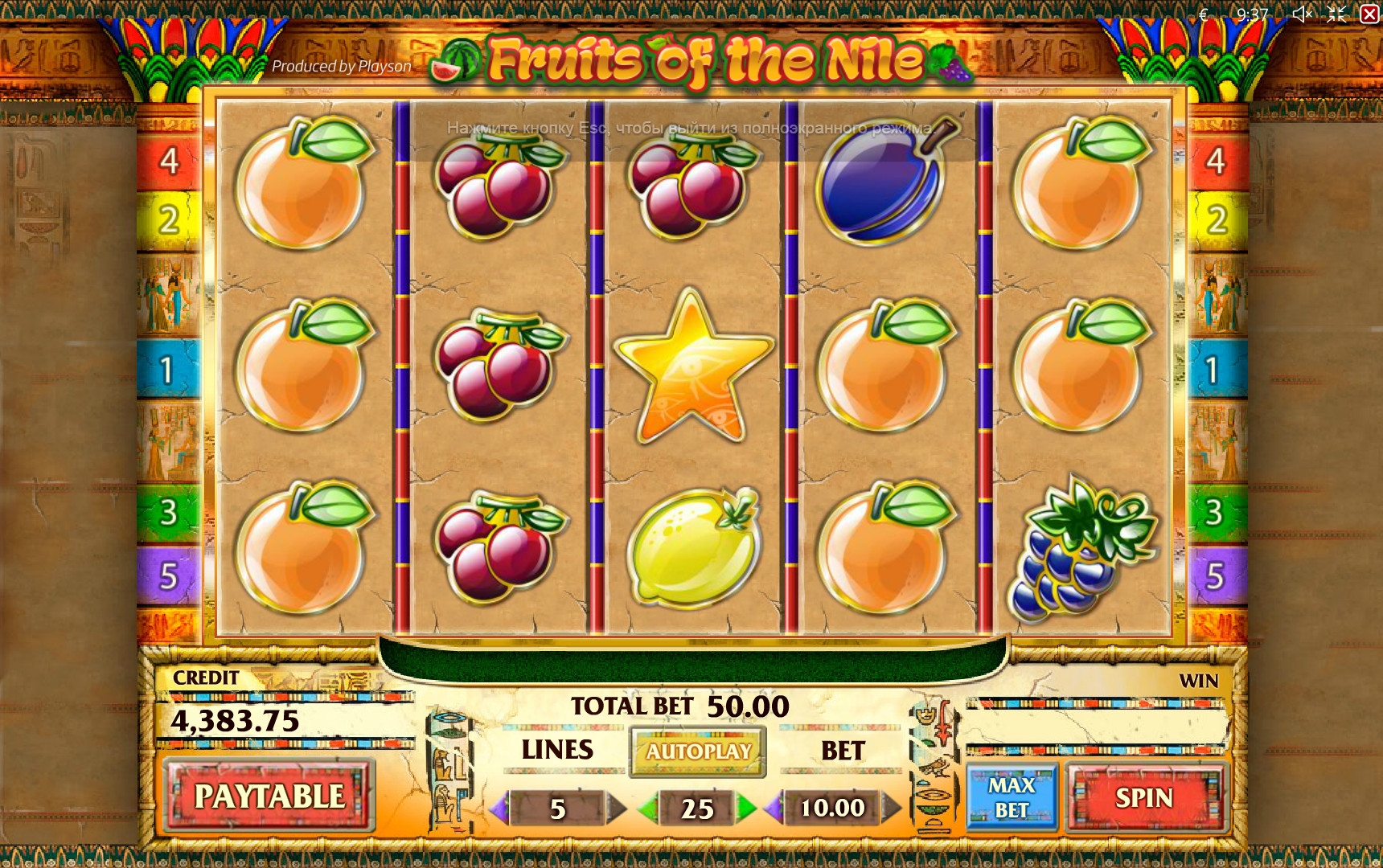The width and height of the screenshot is (1383, 868).
Task: Decrease the number of lines
Action: pyautogui.click(x=499, y=808)
